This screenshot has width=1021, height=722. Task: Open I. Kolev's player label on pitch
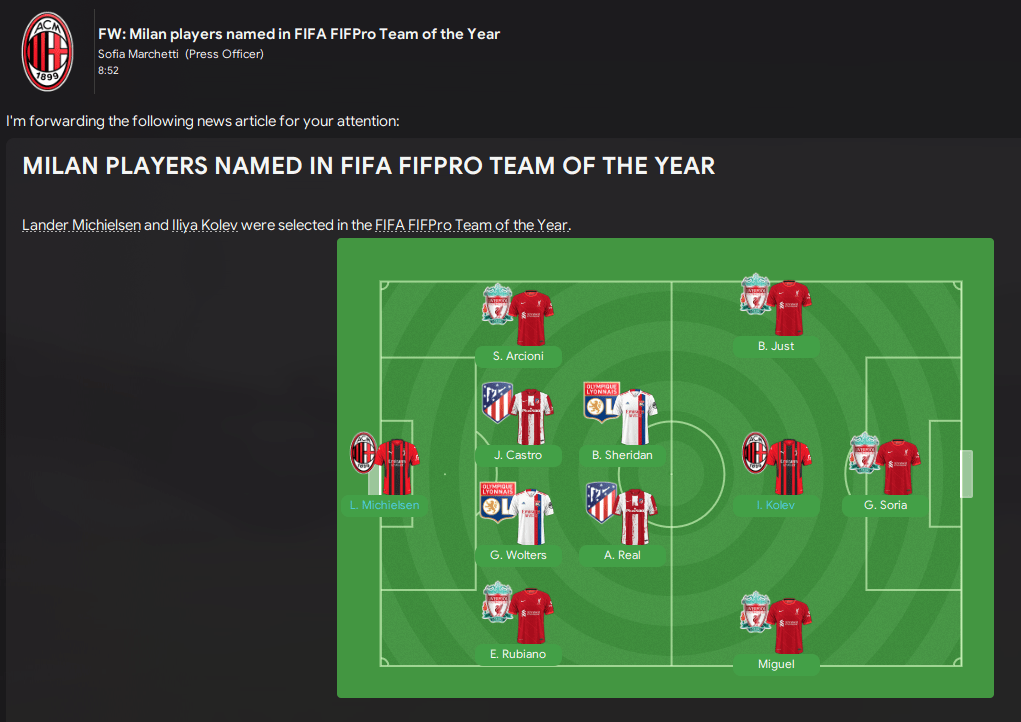point(776,505)
